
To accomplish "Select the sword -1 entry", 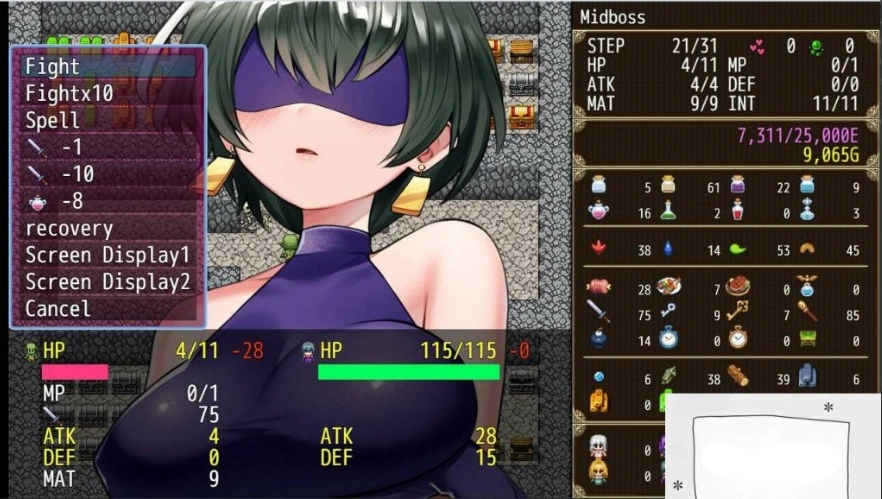I will (107, 147).
